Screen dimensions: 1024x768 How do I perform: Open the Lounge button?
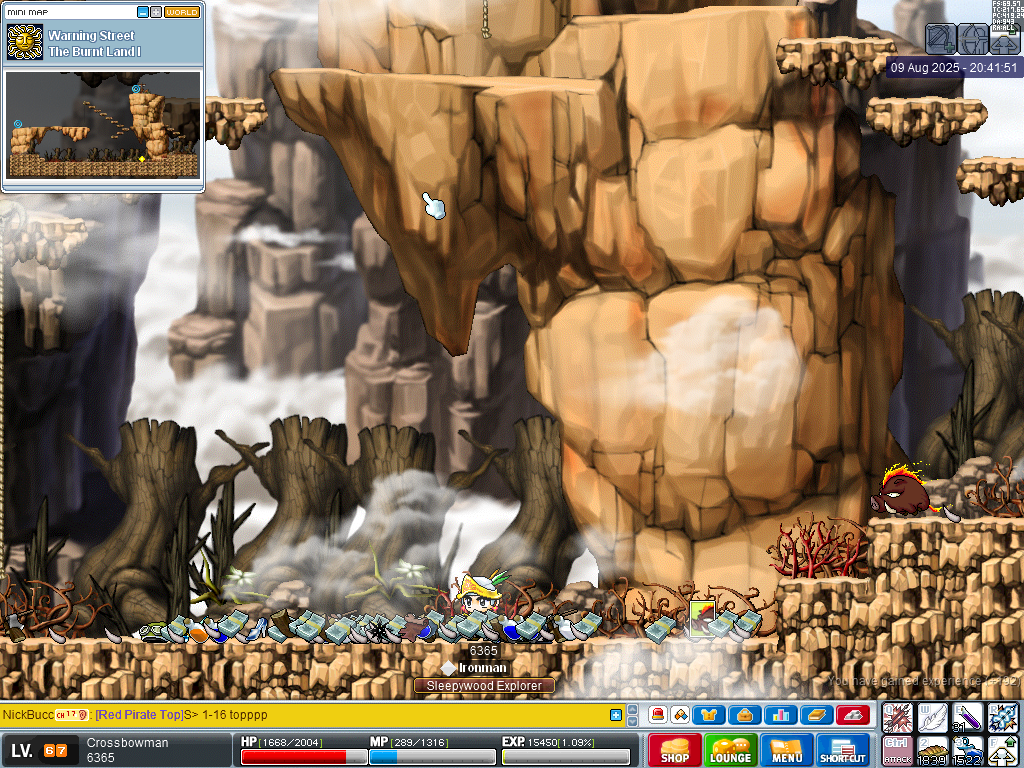[730, 750]
